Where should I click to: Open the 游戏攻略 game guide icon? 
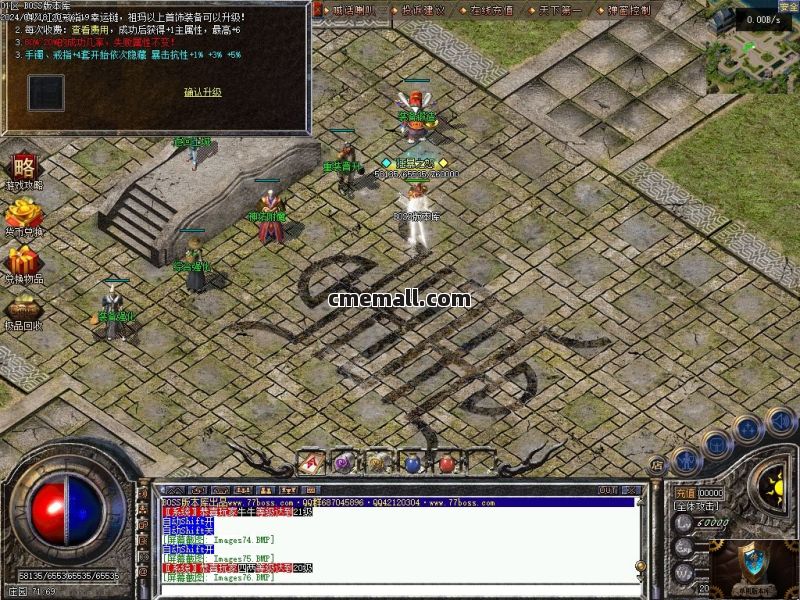coord(23,167)
